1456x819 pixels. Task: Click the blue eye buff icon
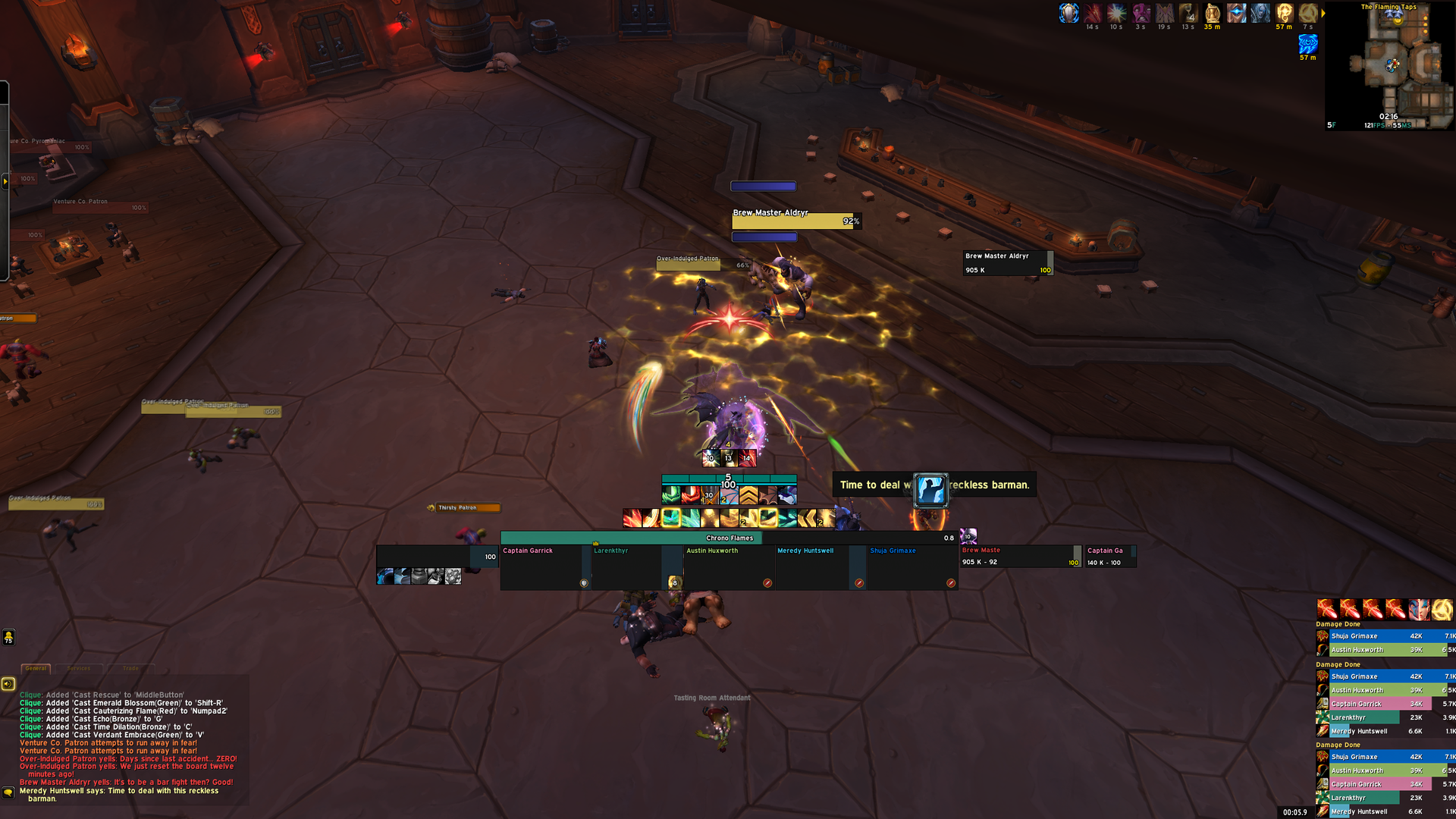[1307, 44]
